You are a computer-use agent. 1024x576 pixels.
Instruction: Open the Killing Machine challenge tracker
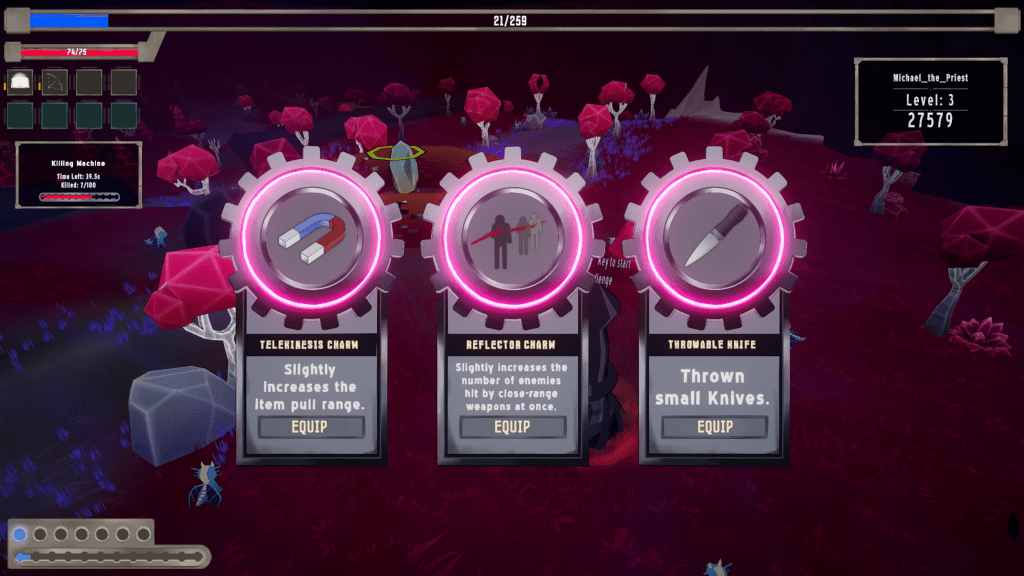coord(79,175)
